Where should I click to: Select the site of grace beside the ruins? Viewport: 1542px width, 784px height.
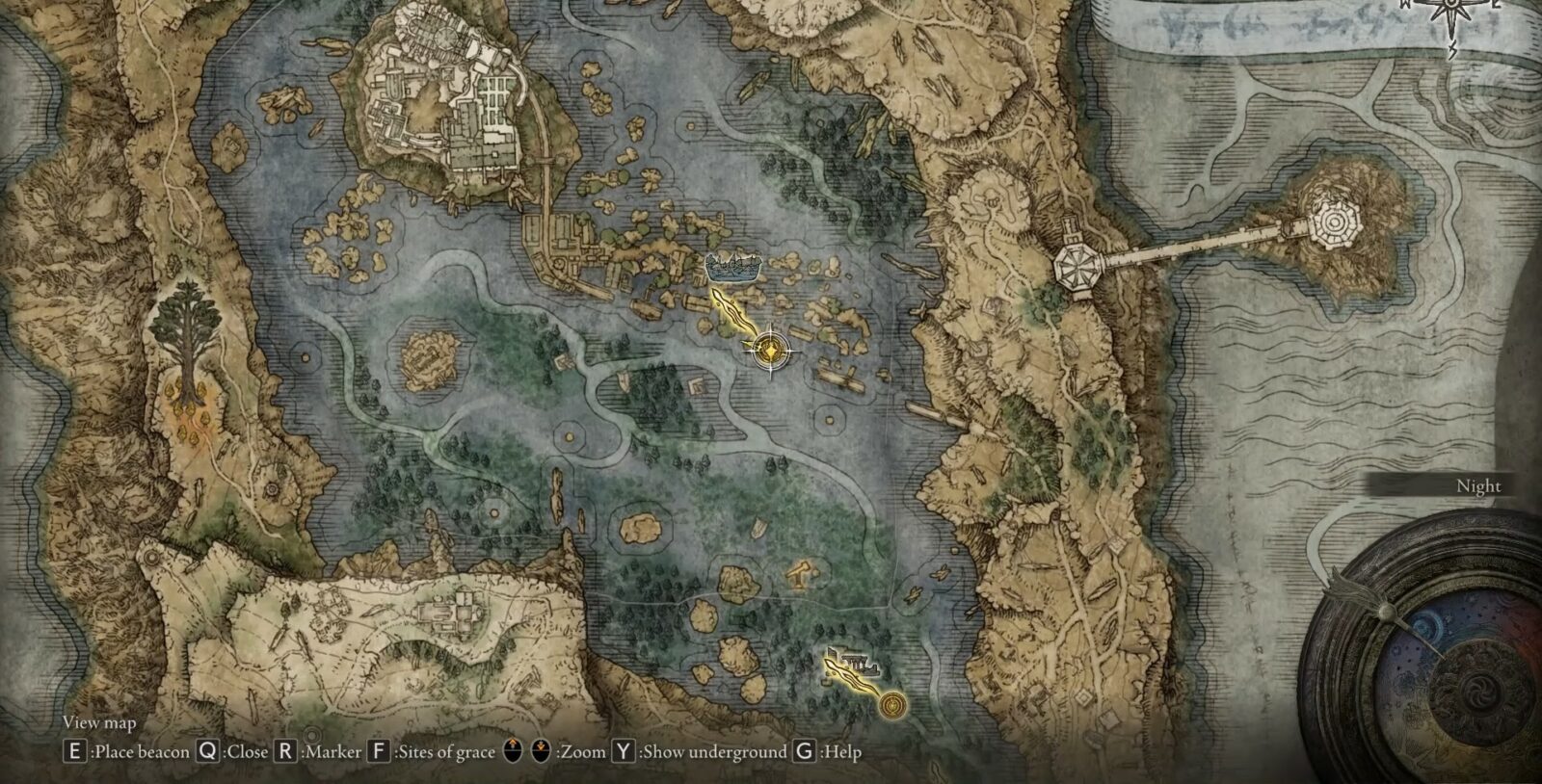893,707
